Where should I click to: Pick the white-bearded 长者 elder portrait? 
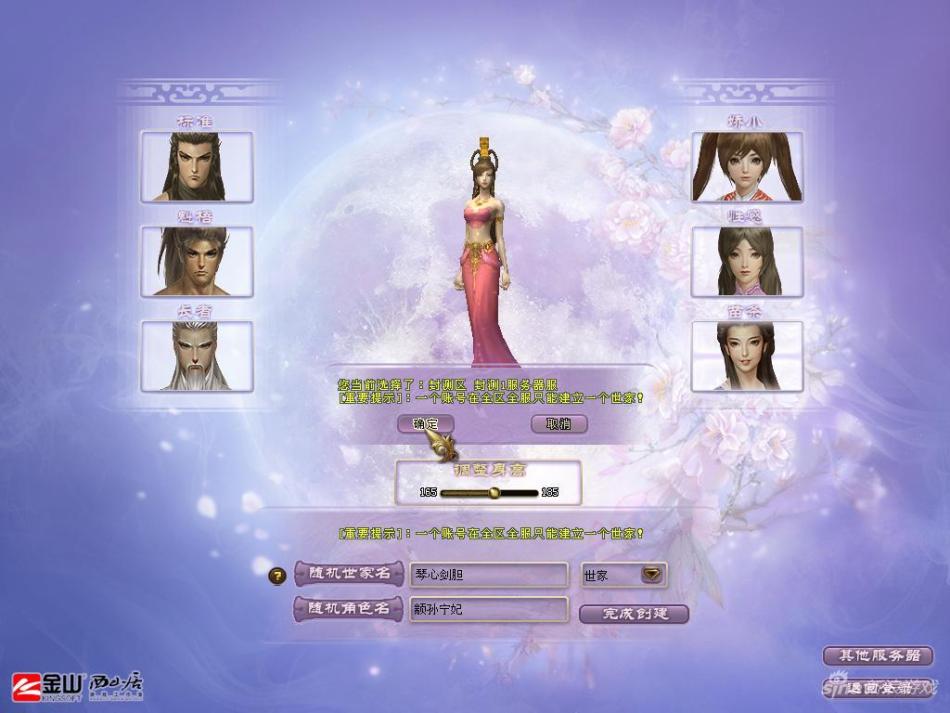point(197,356)
